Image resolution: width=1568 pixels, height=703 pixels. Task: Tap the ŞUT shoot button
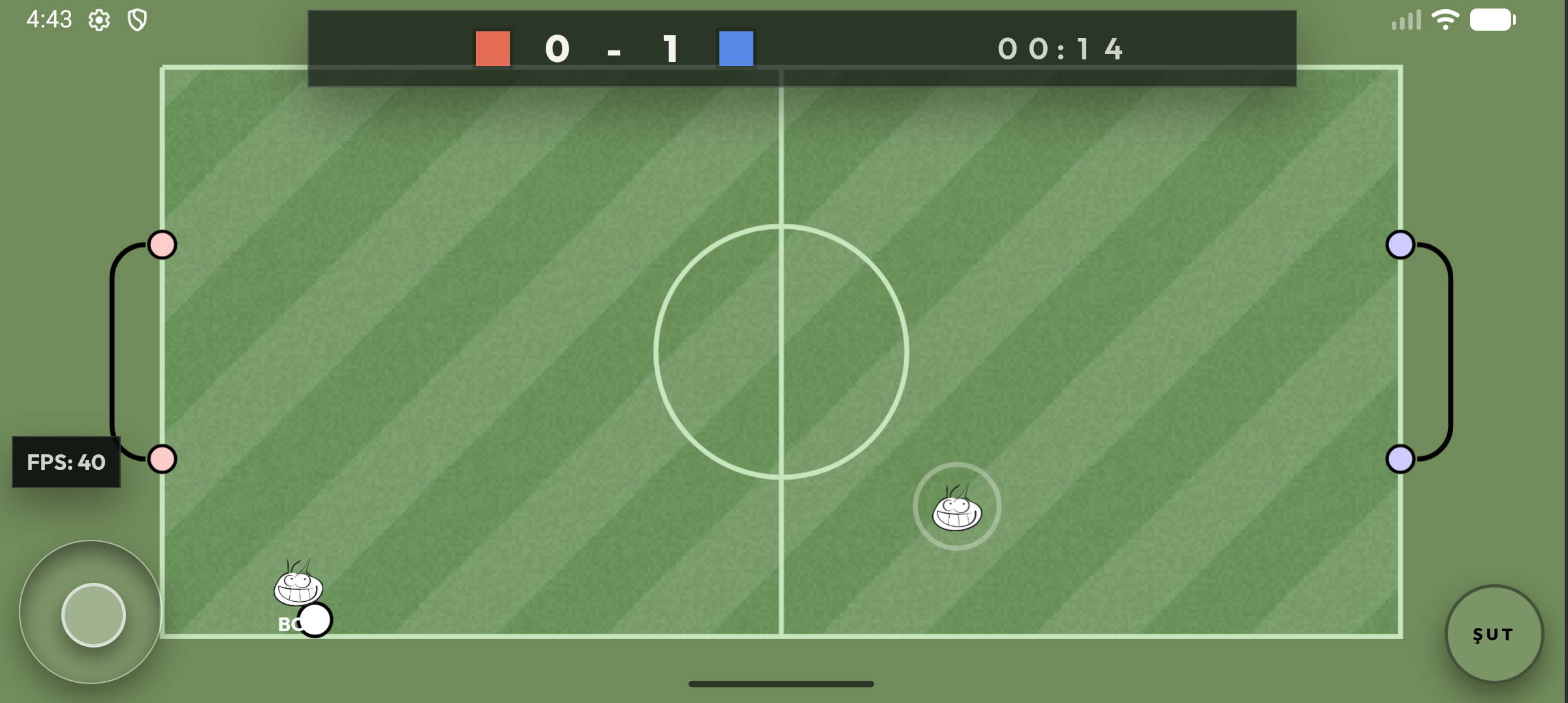[1494, 634]
